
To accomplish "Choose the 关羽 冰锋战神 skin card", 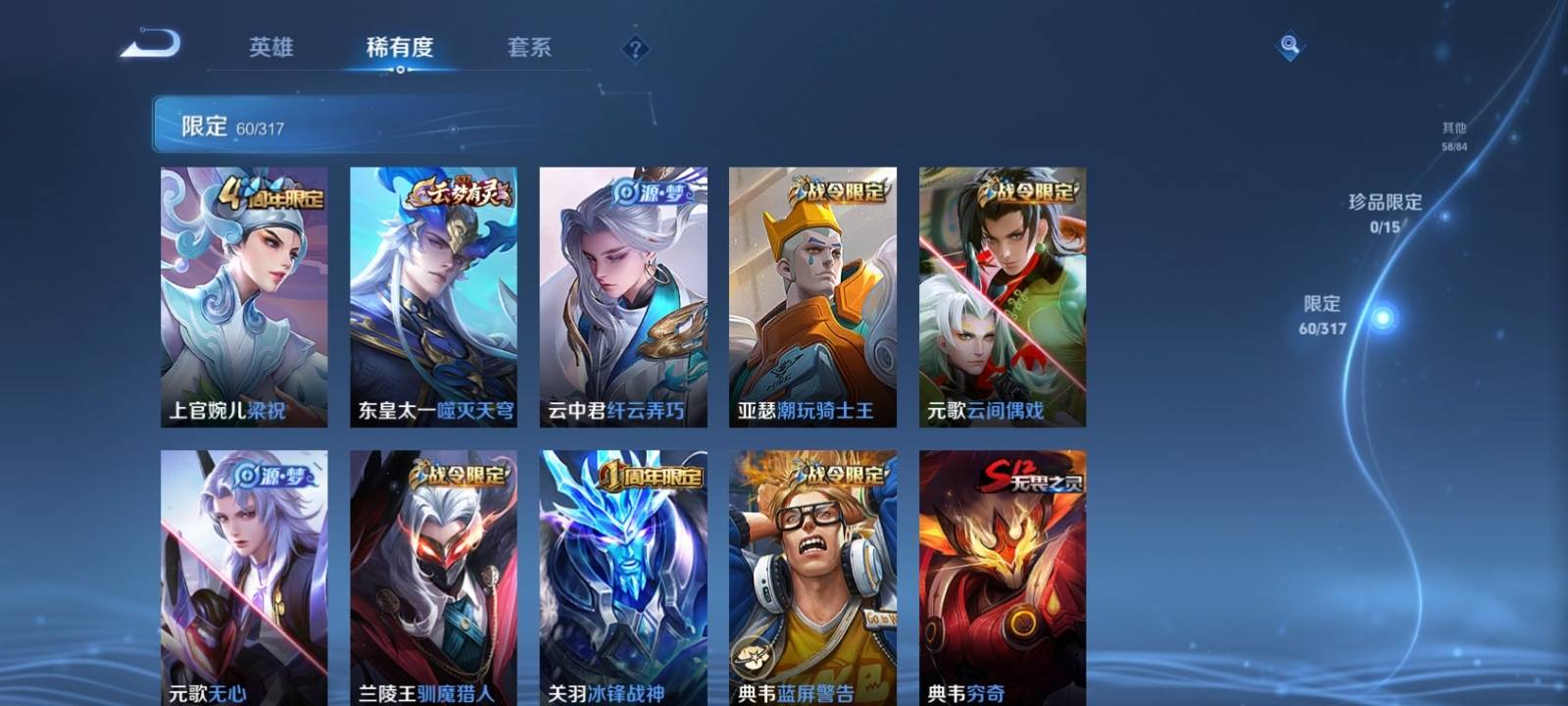I will [622, 579].
